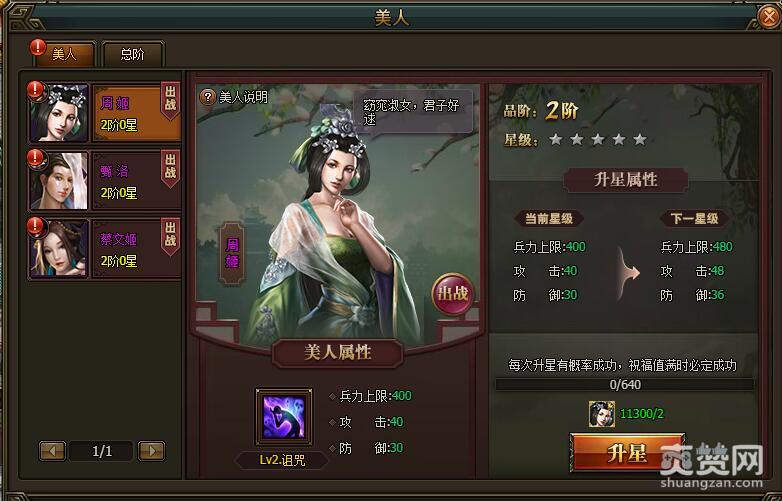Click the star-up material item icon
The height and width of the screenshot is (501, 782).
point(601,412)
